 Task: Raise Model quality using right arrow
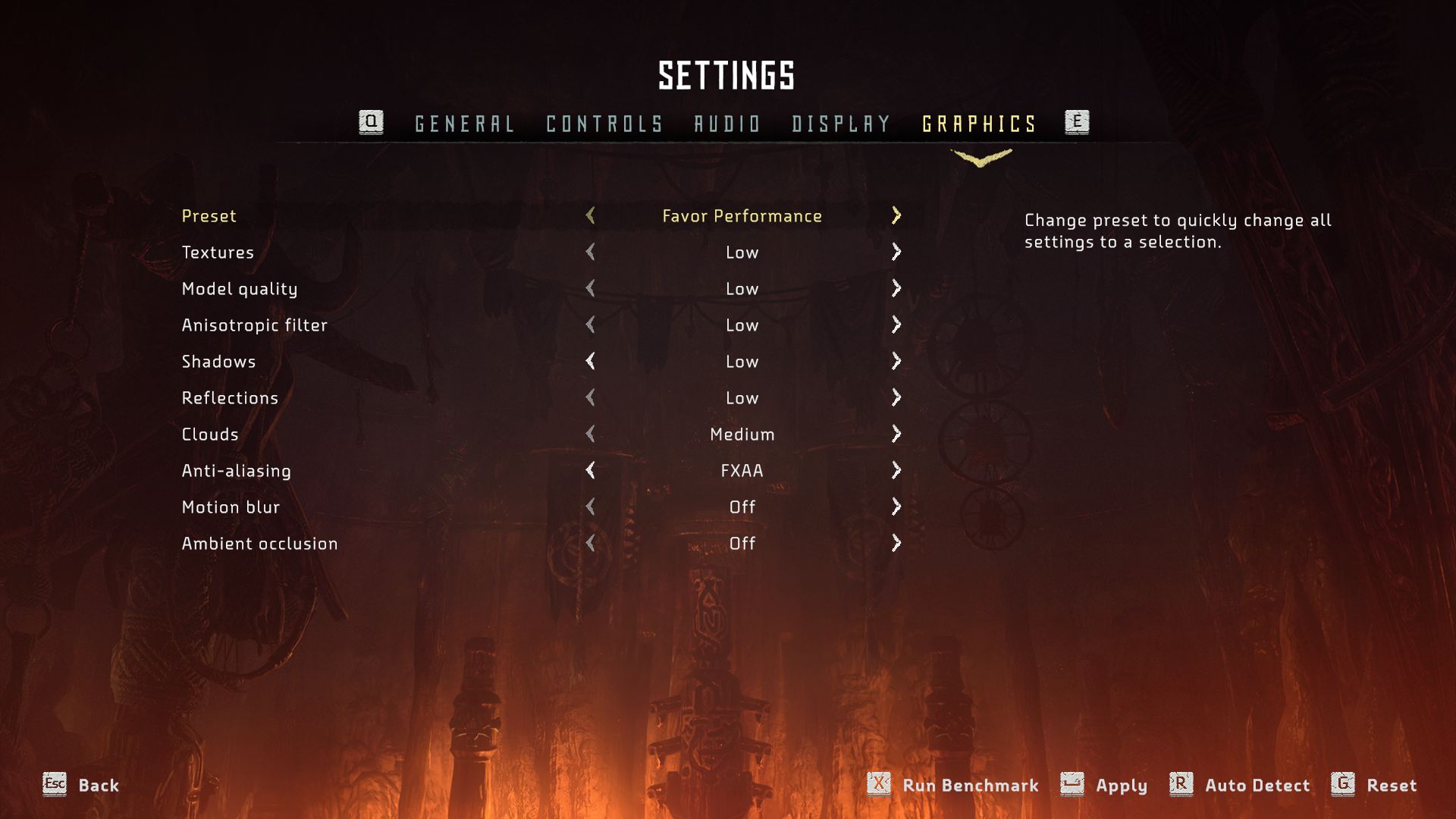coord(896,288)
